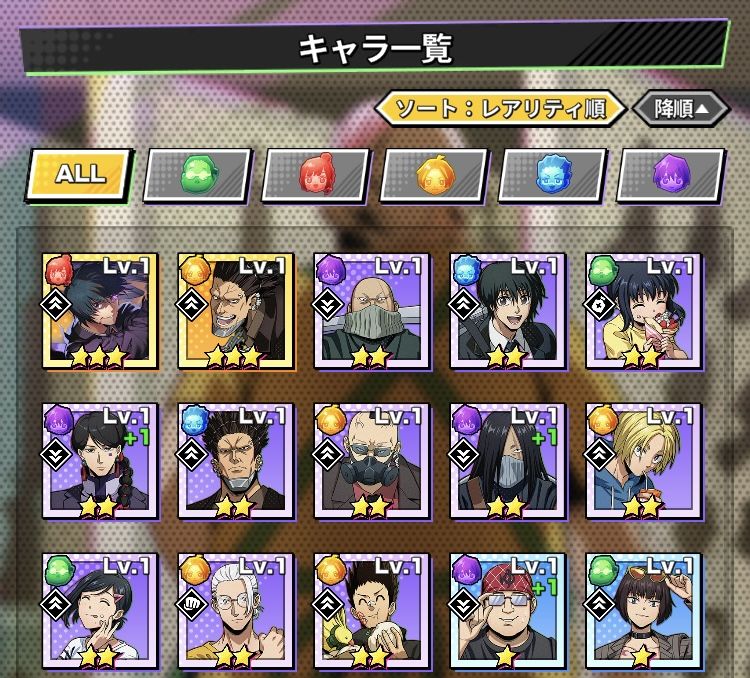This screenshot has height=678, width=750.
Task: Pick the white-haired character with glasses
Action: (x=235, y=611)
